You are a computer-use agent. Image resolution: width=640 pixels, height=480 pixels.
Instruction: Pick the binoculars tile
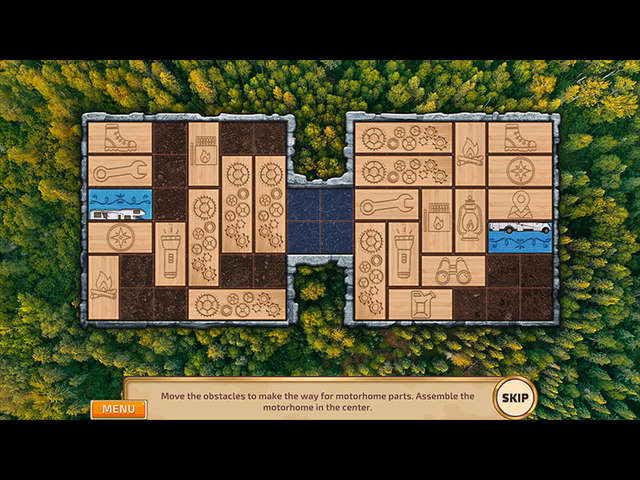coord(453,271)
